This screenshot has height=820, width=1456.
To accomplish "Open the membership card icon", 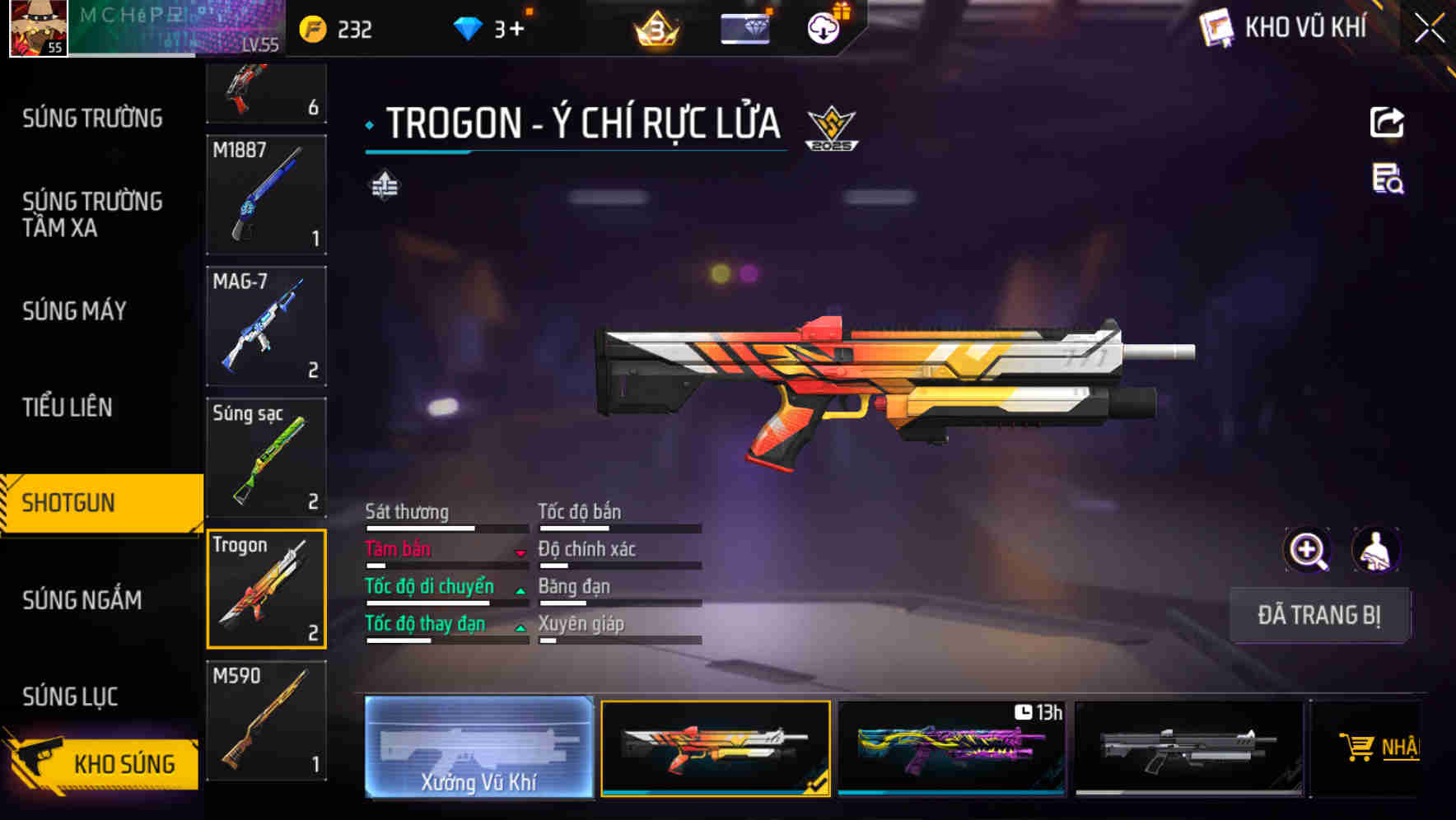I will [744, 27].
